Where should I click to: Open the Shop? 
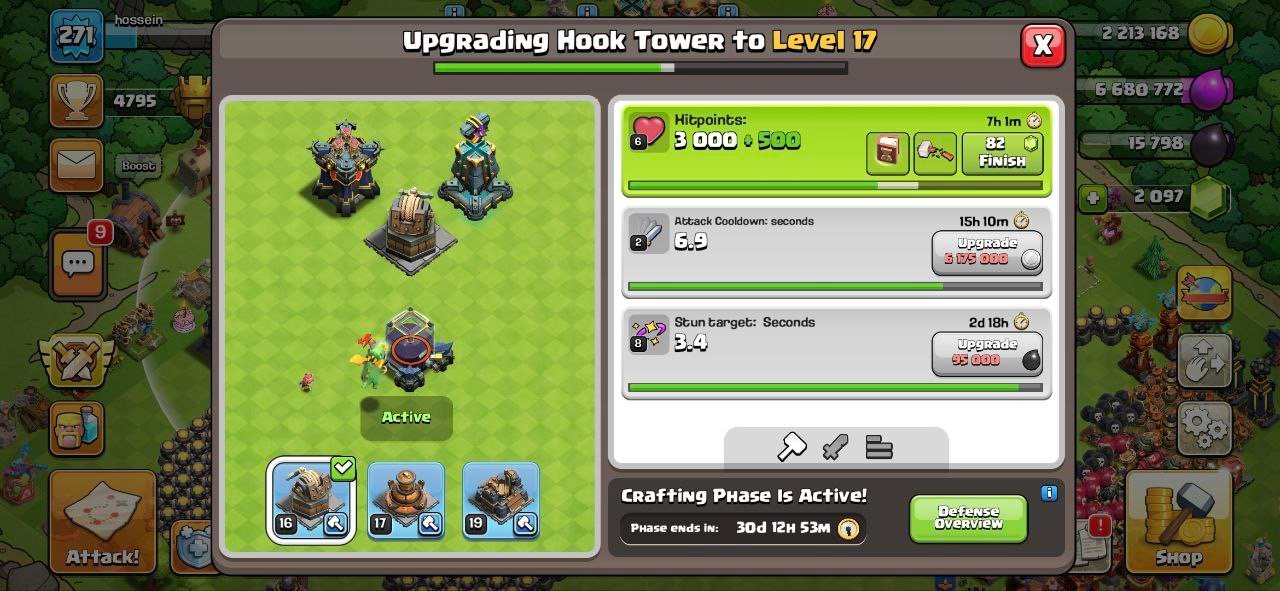[x=1178, y=522]
